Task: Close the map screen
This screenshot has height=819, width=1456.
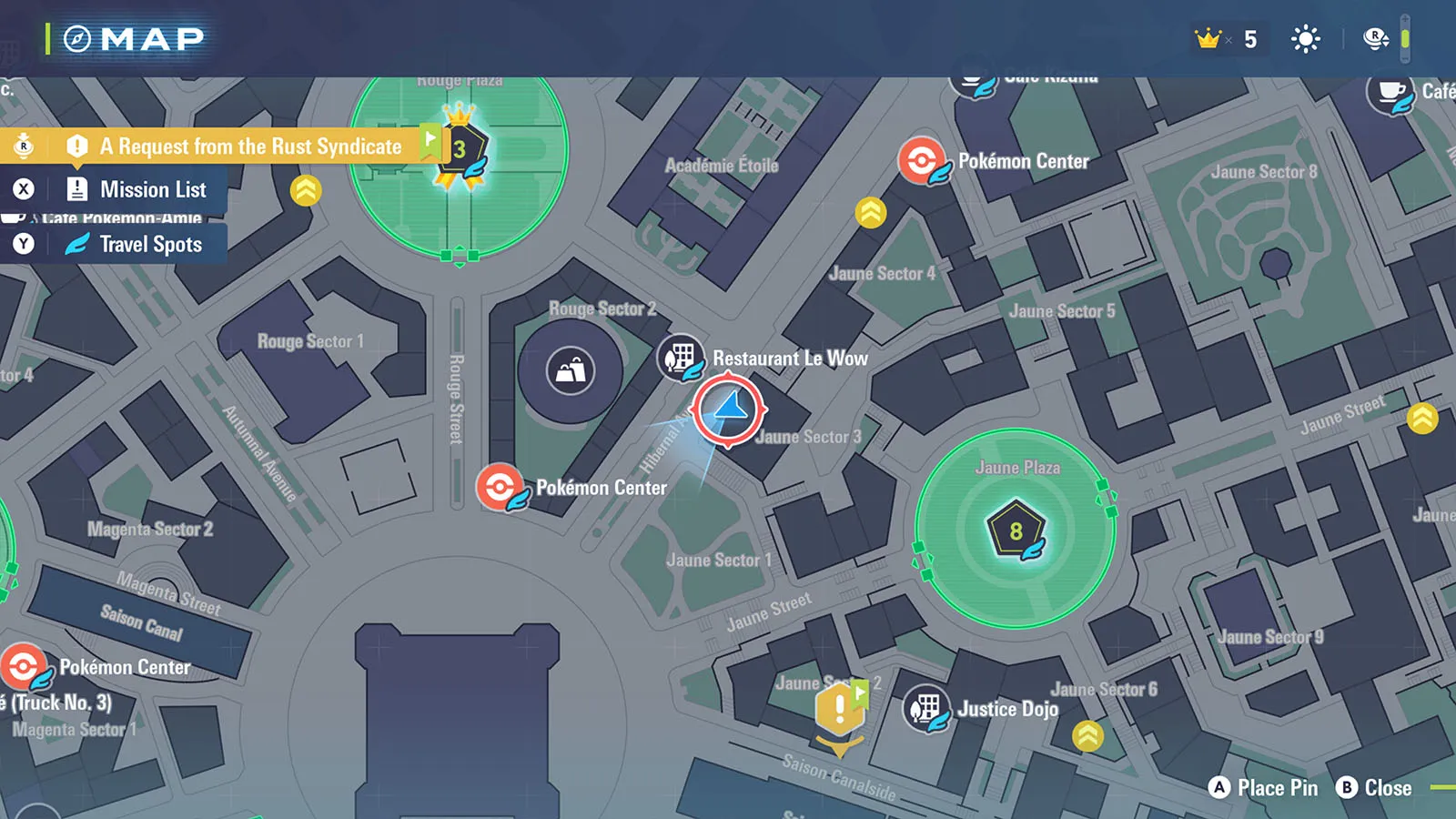Action: click(1374, 788)
